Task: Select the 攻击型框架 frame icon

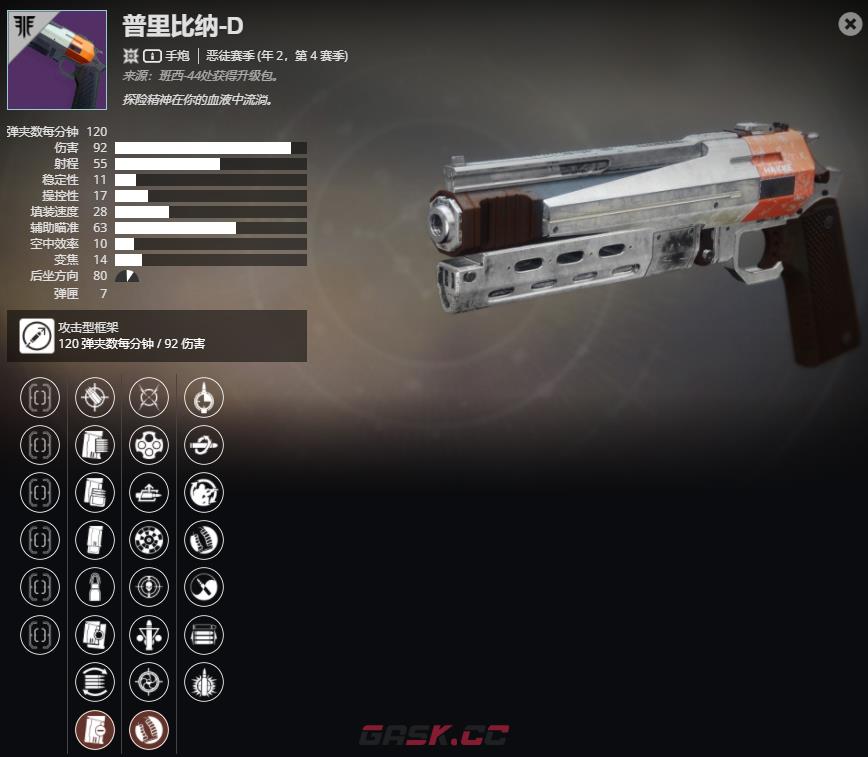Action: (x=36, y=336)
